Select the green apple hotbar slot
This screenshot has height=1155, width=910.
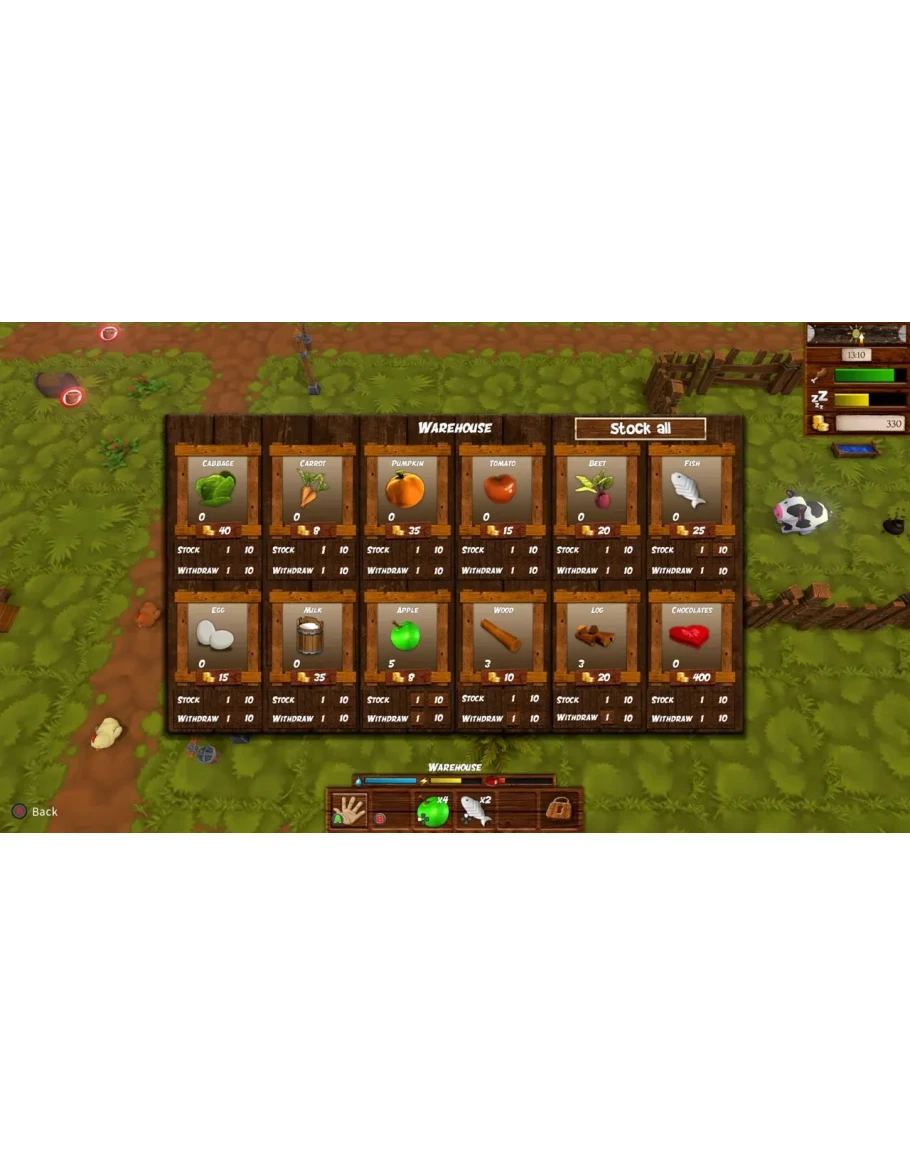(433, 811)
